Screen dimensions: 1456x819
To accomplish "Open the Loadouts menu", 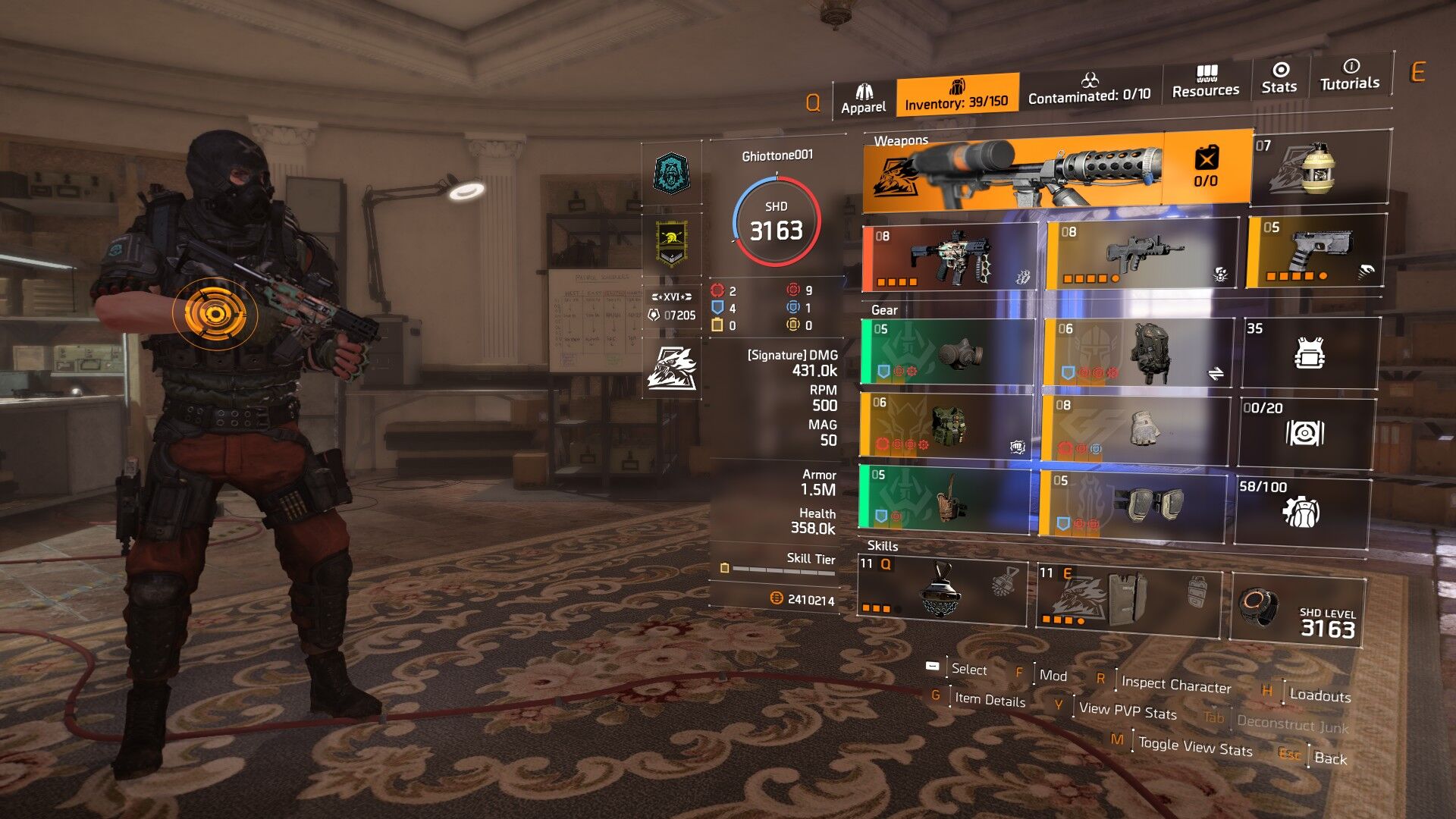I will coord(1319,695).
